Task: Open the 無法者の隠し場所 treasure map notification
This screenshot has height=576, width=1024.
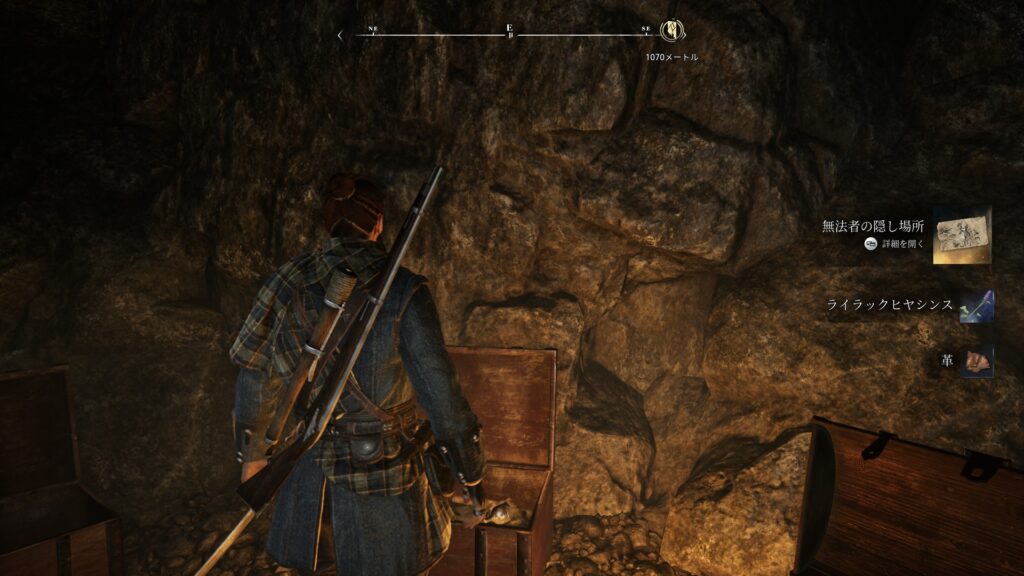Action: [961, 236]
